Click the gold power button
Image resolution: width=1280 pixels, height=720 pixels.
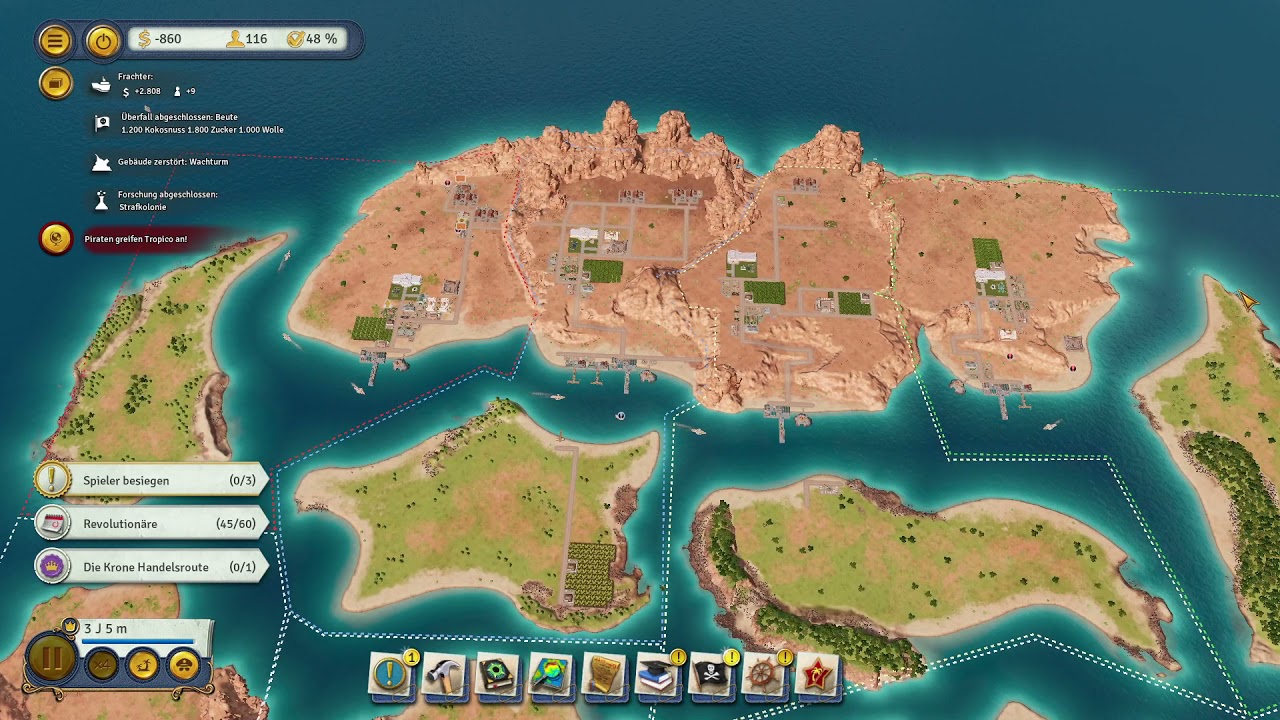[102, 41]
